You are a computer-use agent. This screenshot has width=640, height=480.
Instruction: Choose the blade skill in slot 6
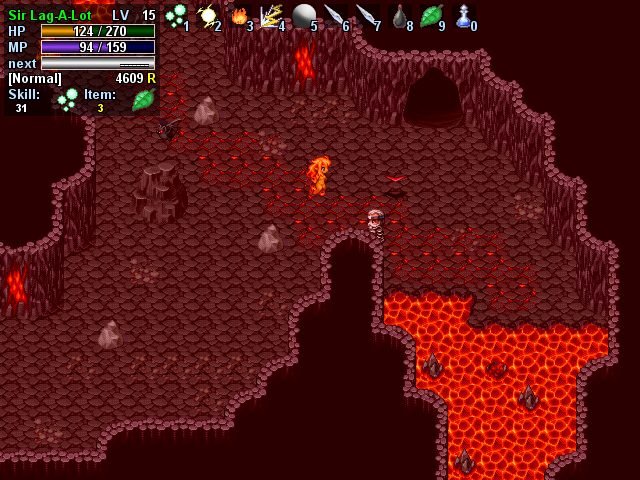tap(335, 15)
